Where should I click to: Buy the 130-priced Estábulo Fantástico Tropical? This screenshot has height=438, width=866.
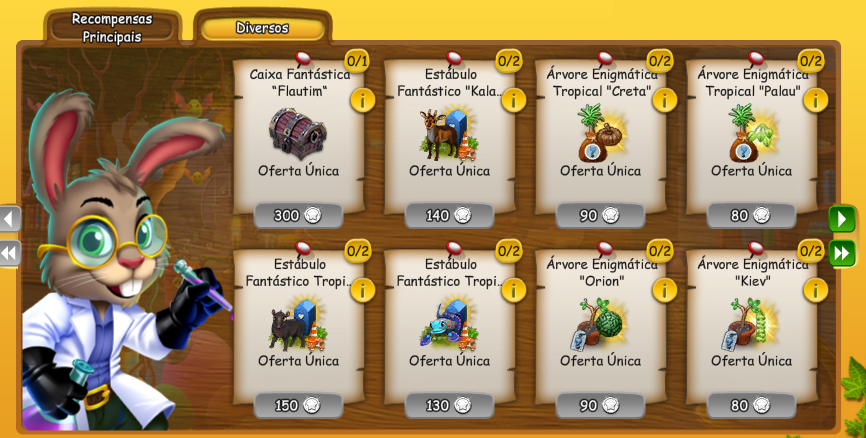point(450,405)
